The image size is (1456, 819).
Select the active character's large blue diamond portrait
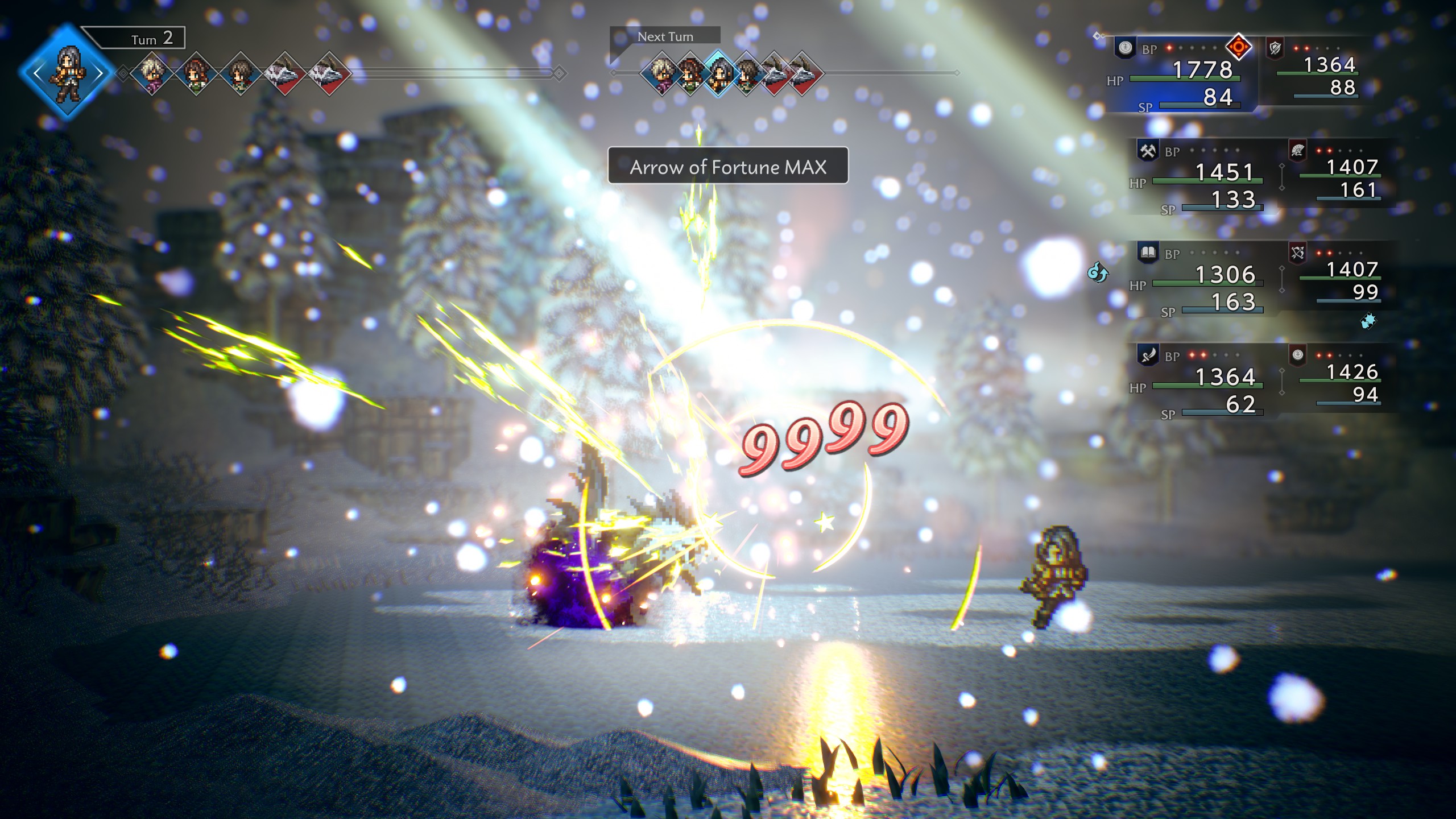point(67,73)
